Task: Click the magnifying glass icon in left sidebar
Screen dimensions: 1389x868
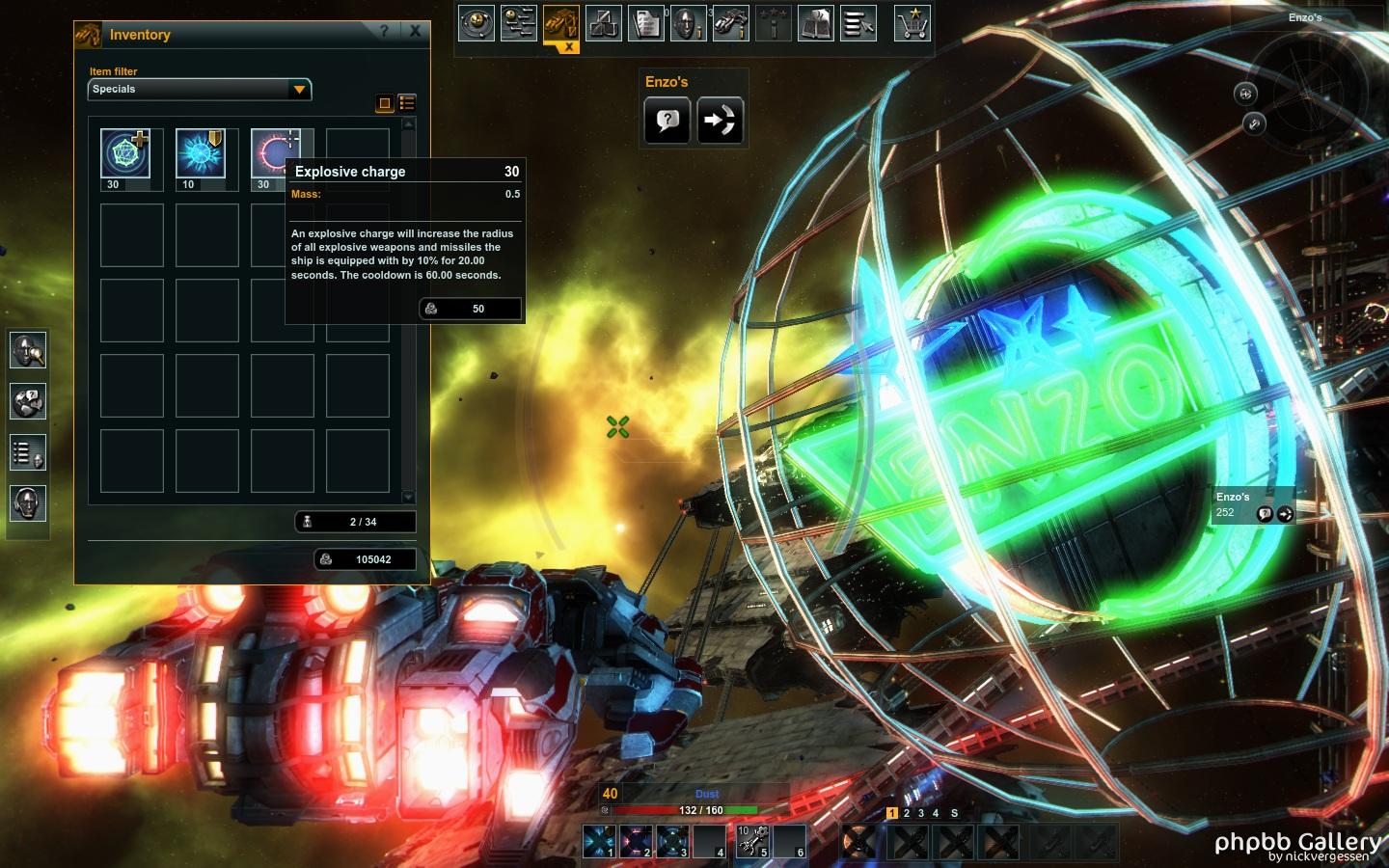Action: click(27, 350)
